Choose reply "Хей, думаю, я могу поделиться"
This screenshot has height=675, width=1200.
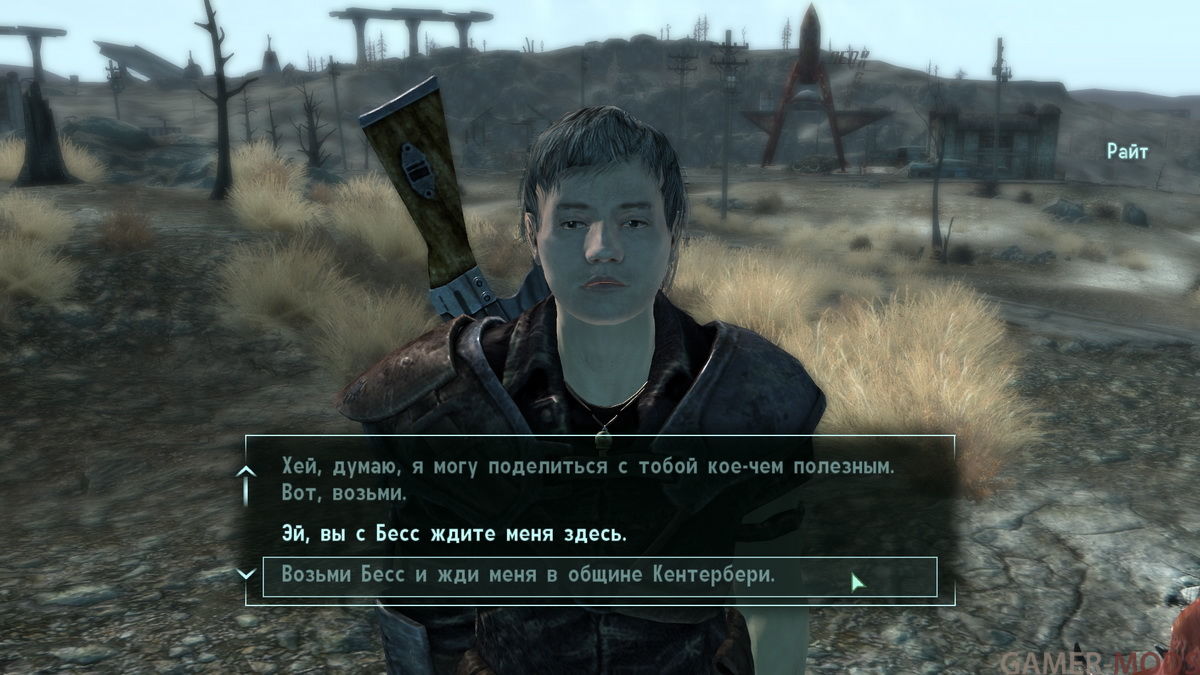pos(586,480)
